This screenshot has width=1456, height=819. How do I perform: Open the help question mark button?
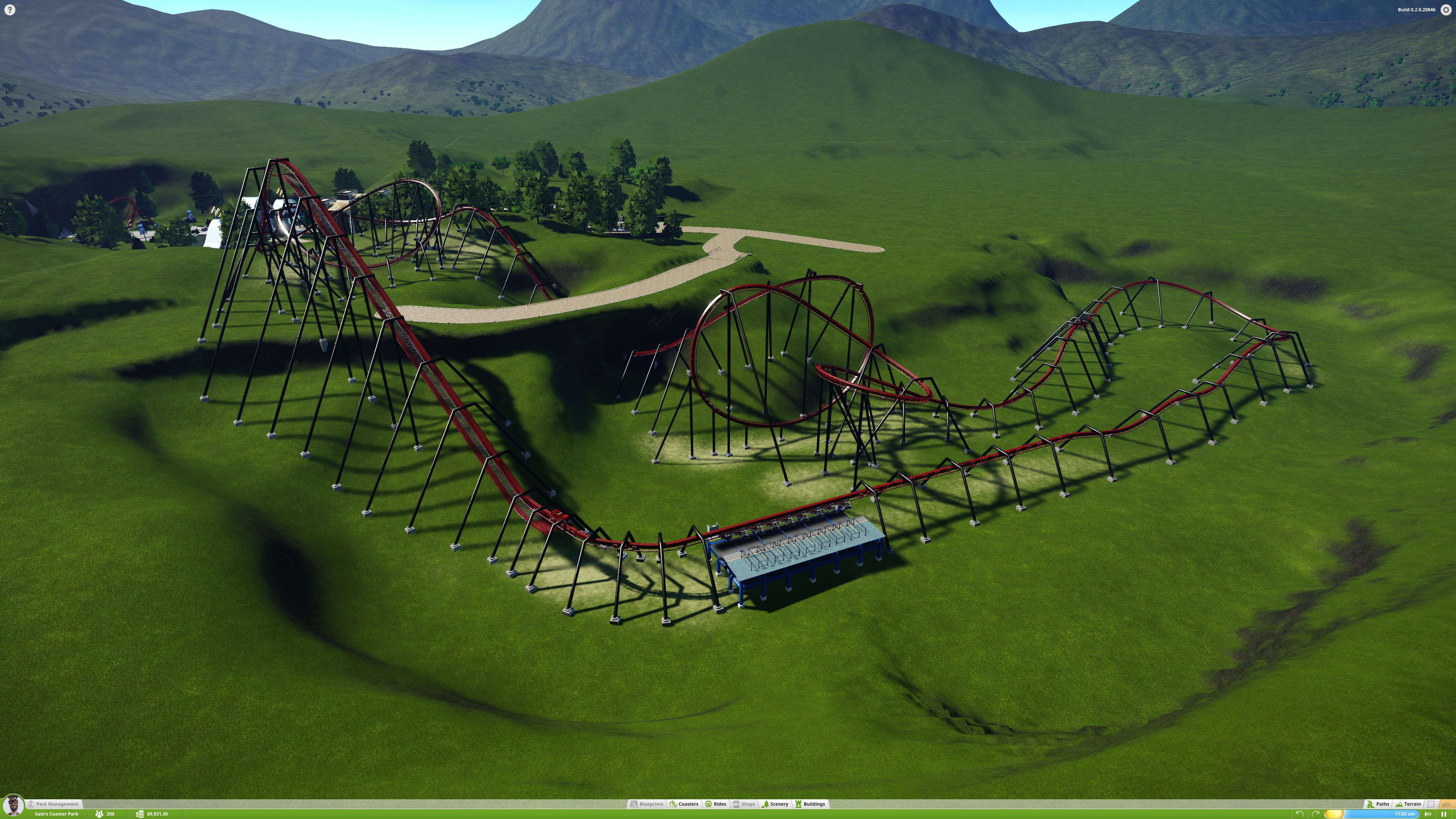click(x=9, y=9)
